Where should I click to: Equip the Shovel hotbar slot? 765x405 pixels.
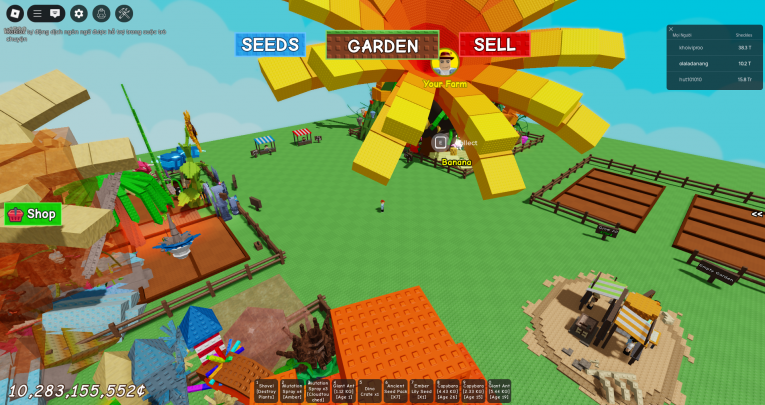[266, 391]
